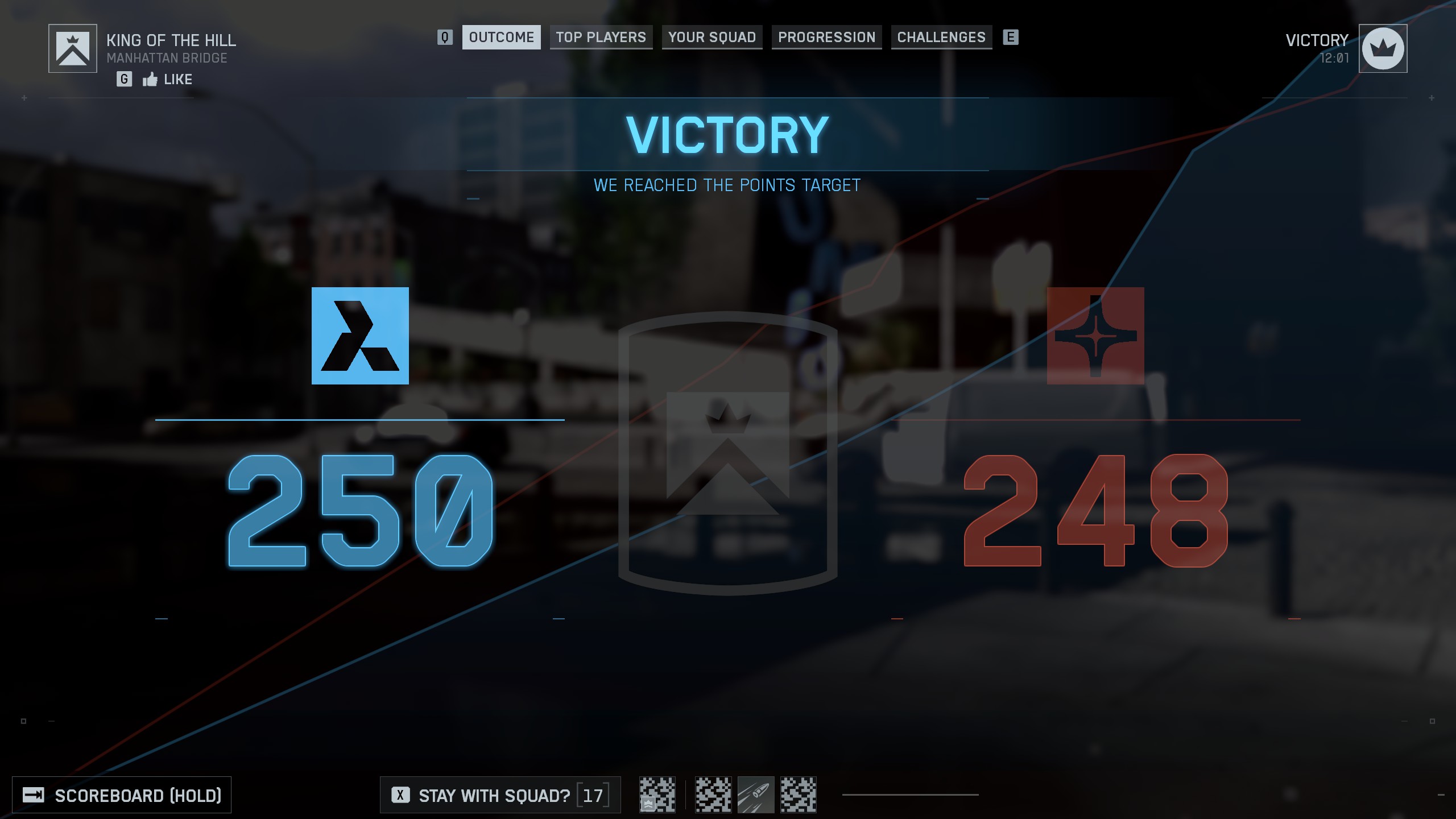Click the victory crown emblem
This screenshot has height=819, width=1456.
[x=1383, y=49]
